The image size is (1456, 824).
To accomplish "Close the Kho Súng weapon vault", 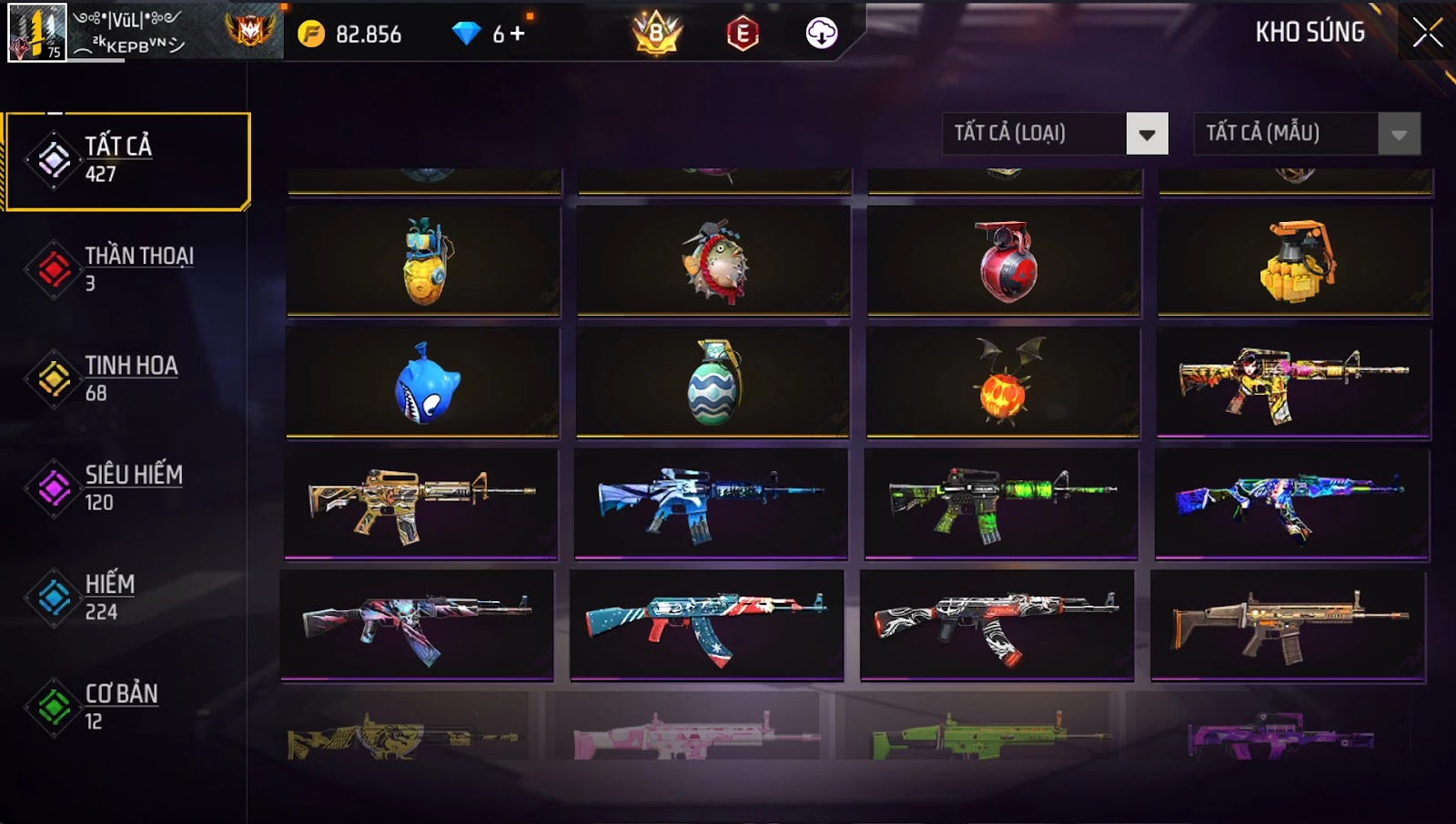I will tap(1427, 33).
